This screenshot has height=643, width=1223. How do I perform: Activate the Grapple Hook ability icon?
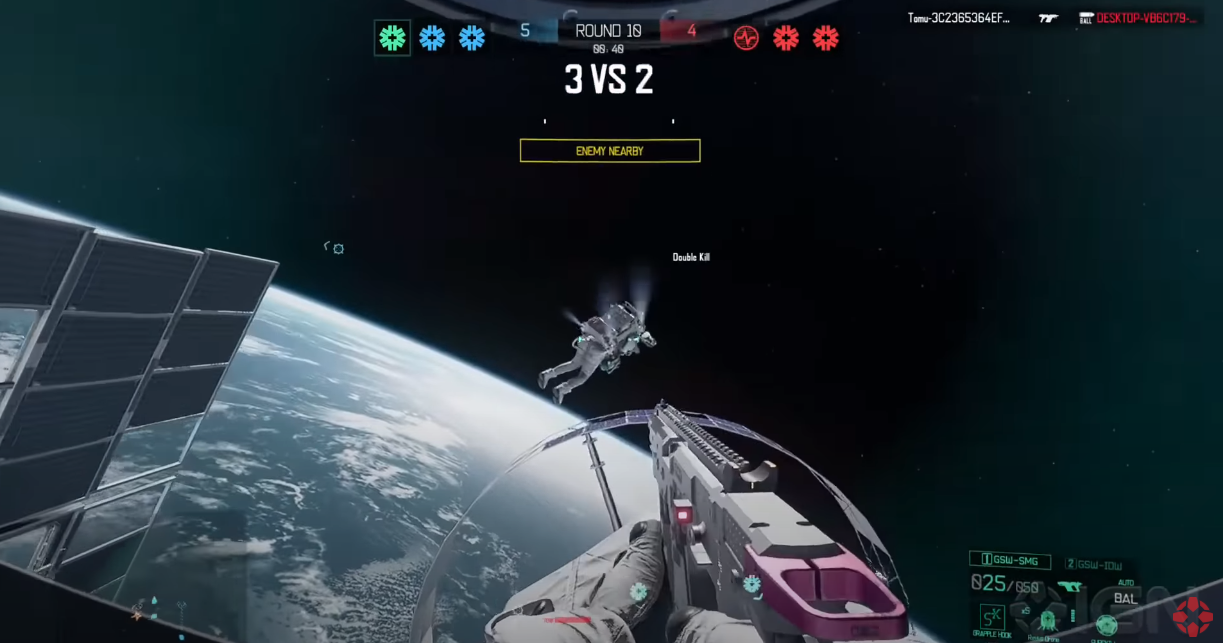pos(992,617)
